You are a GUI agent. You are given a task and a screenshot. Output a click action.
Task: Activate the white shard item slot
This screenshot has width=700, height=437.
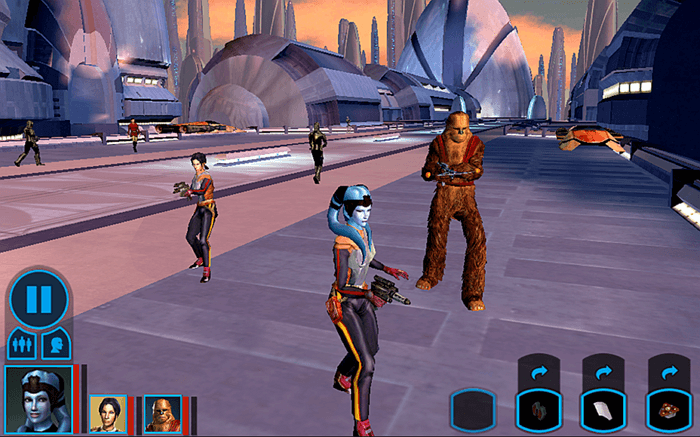[x=603, y=410]
